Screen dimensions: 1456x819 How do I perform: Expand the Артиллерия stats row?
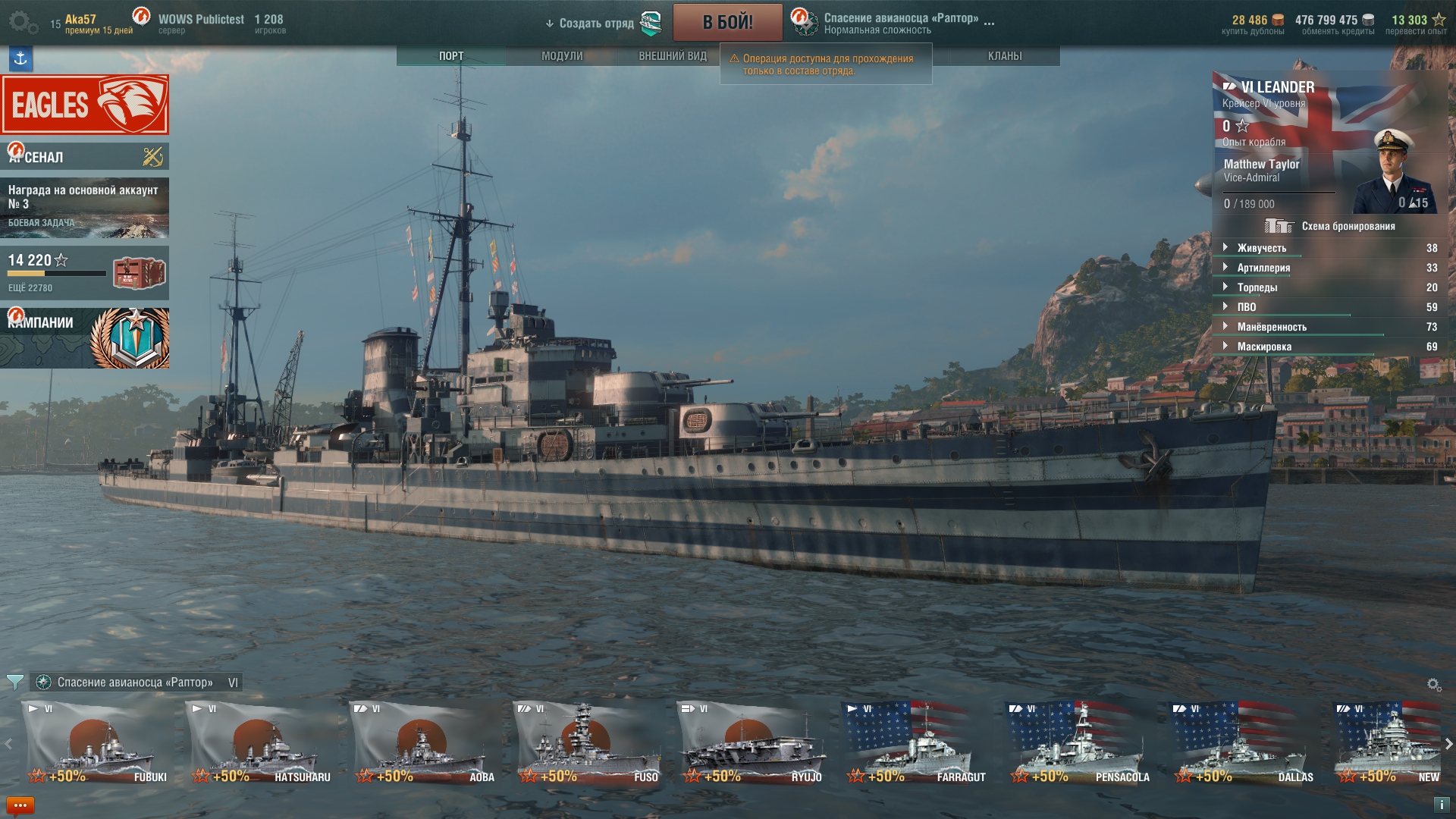(x=1263, y=268)
